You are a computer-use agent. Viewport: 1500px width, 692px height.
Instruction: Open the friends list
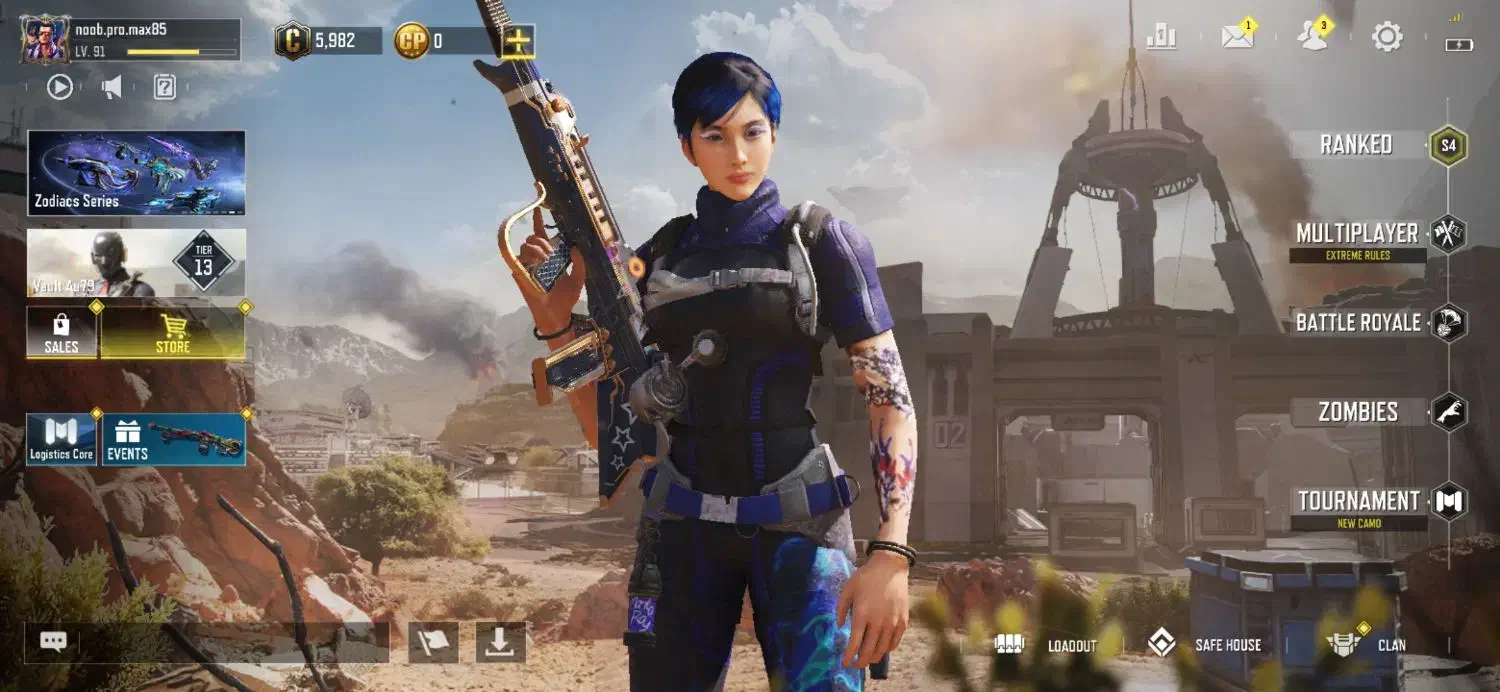(x=1311, y=38)
